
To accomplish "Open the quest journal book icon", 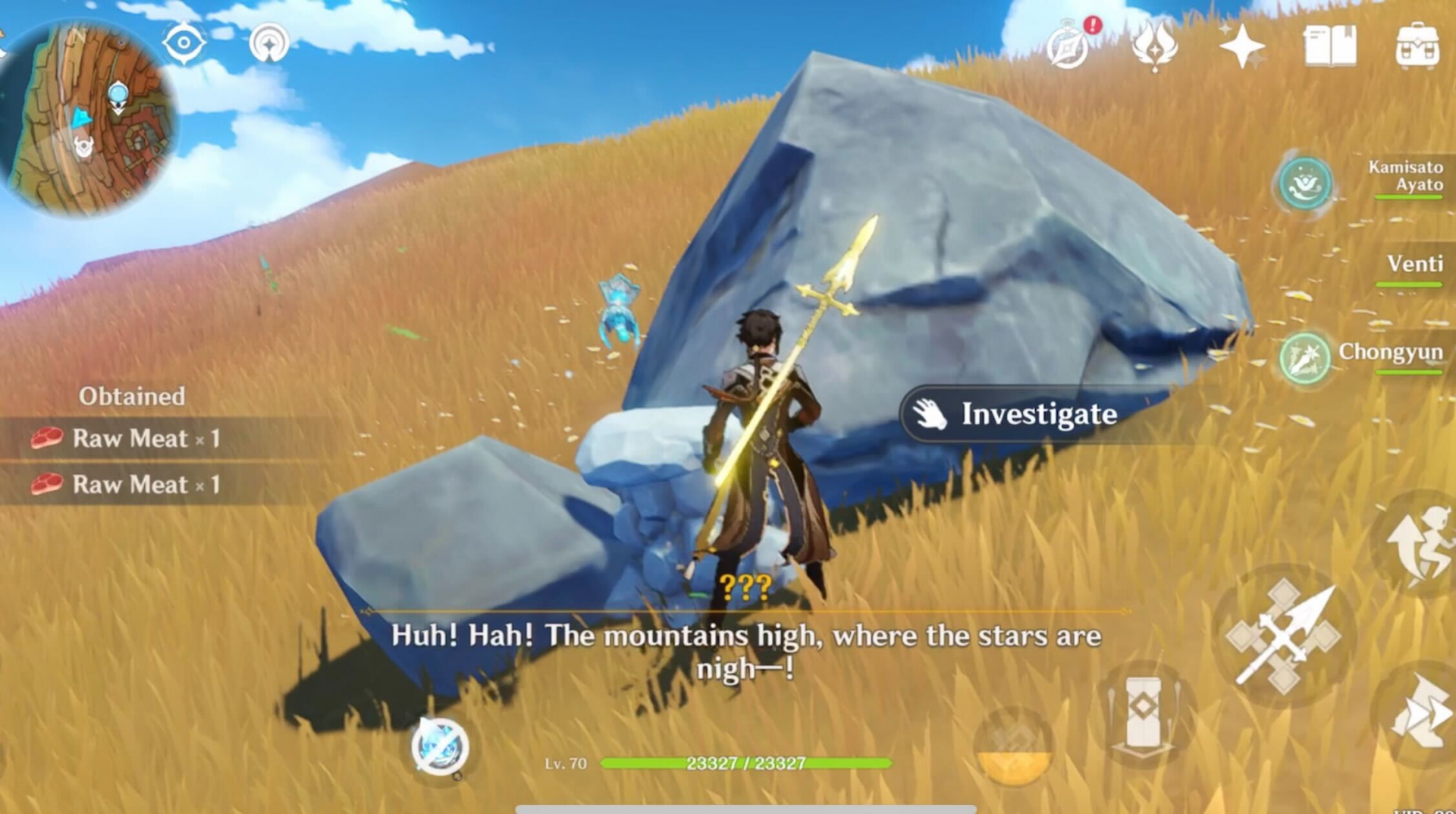I will 1329,46.
